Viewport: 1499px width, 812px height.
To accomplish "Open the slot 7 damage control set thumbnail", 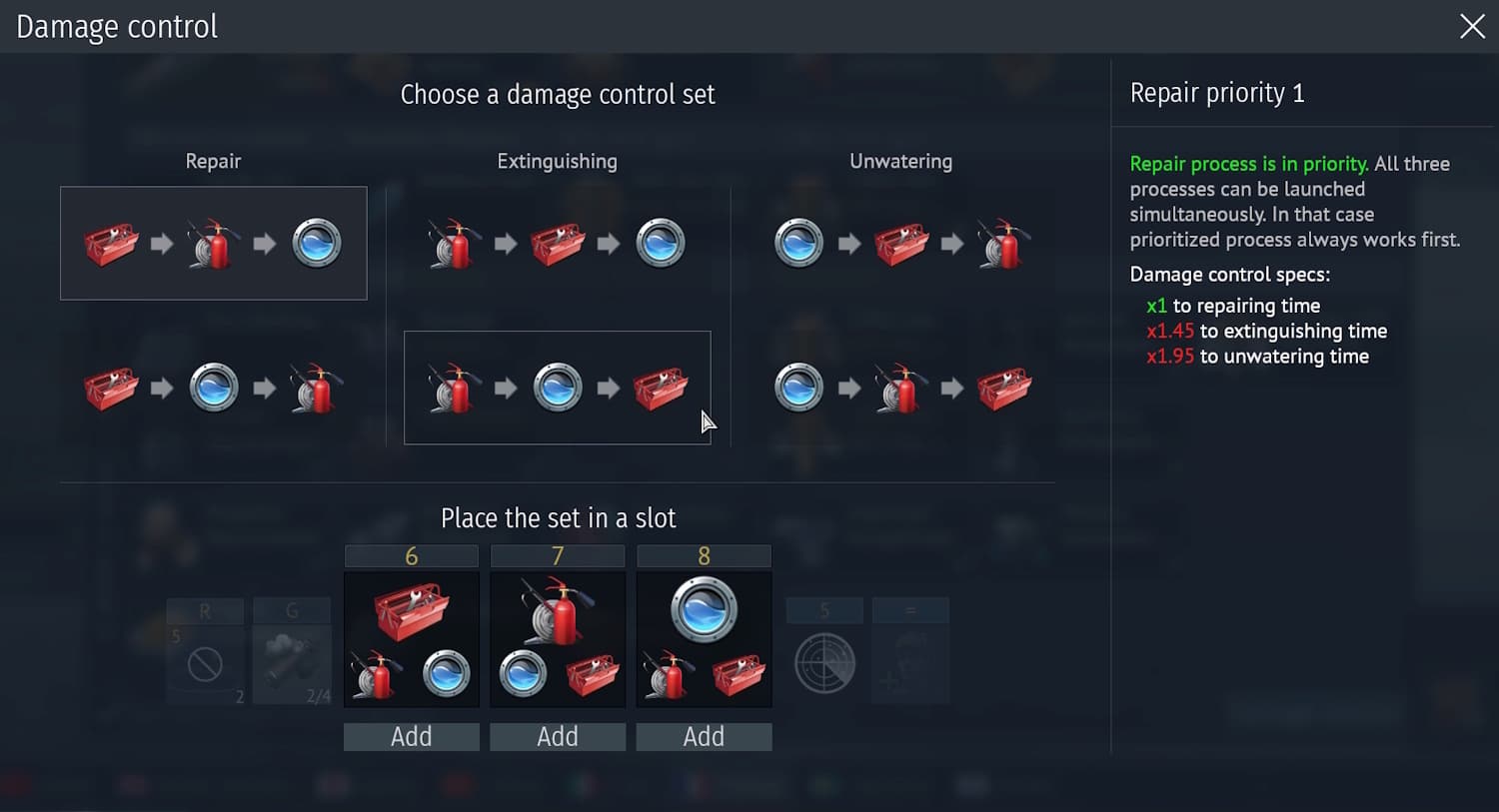I will (x=557, y=639).
